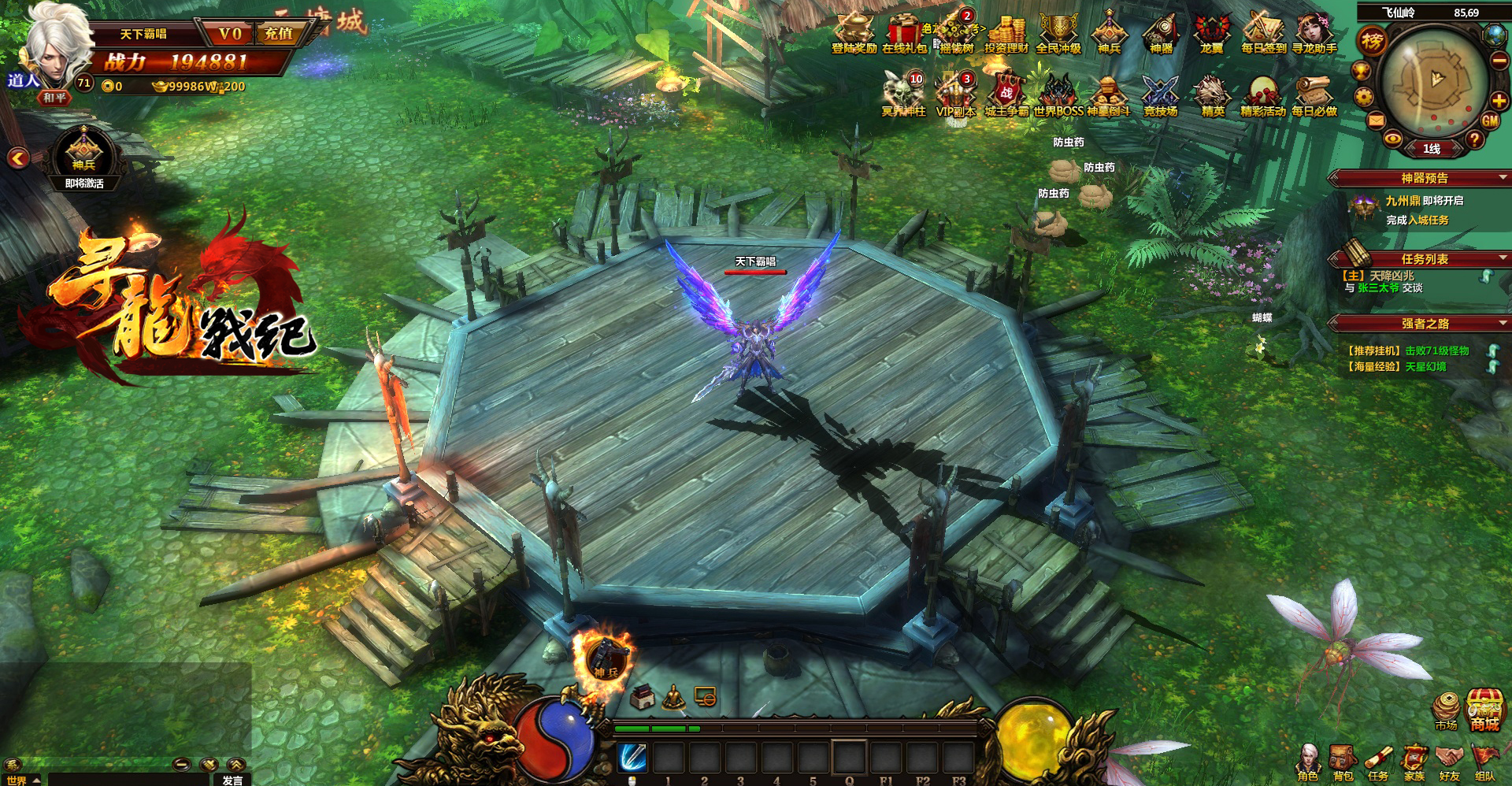1512x786 pixels.
Task: Open the 全民冲级 trophy event
Action: (1058, 32)
